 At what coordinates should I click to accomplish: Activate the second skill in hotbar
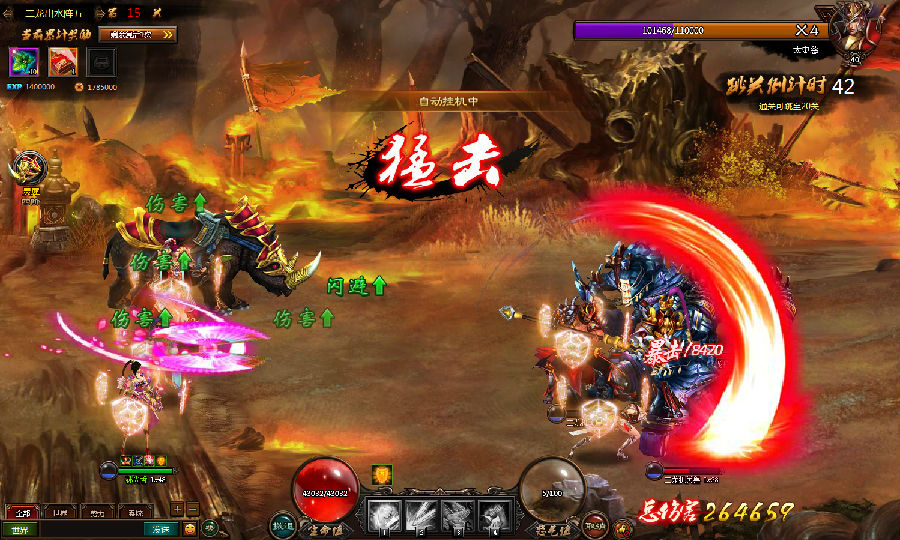[x=420, y=514]
